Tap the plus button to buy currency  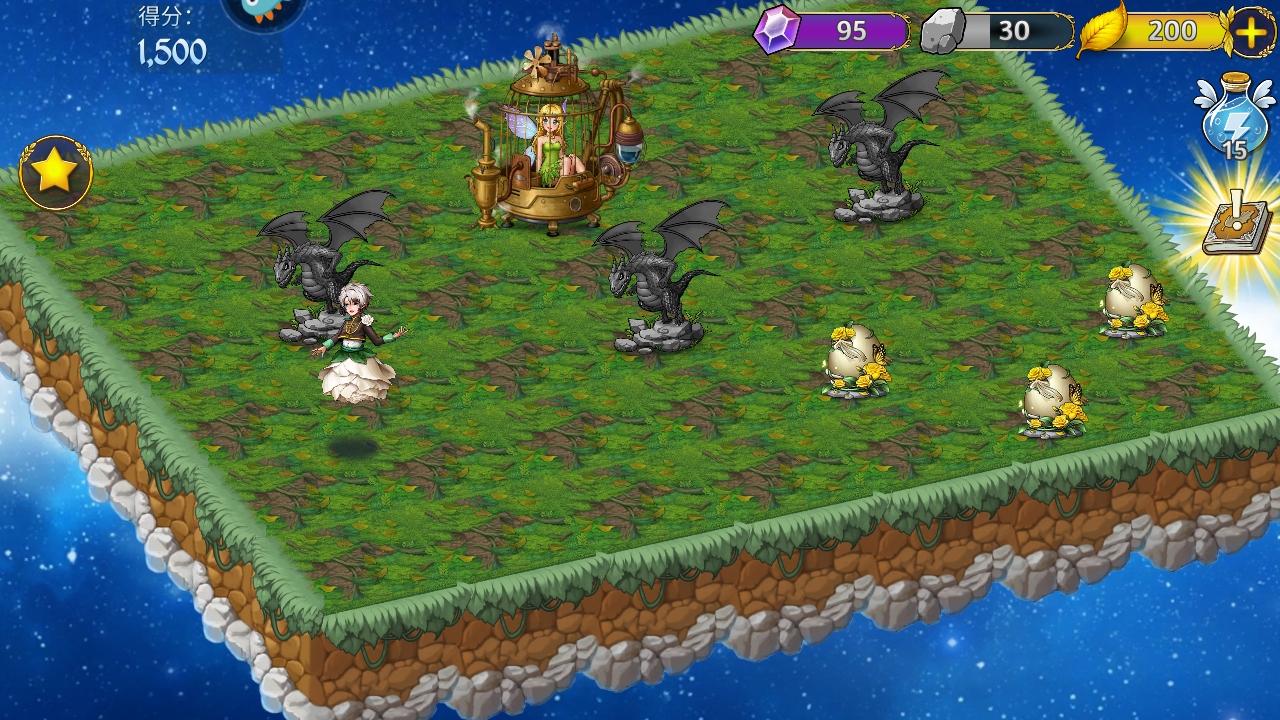(x=1251, y=32)
